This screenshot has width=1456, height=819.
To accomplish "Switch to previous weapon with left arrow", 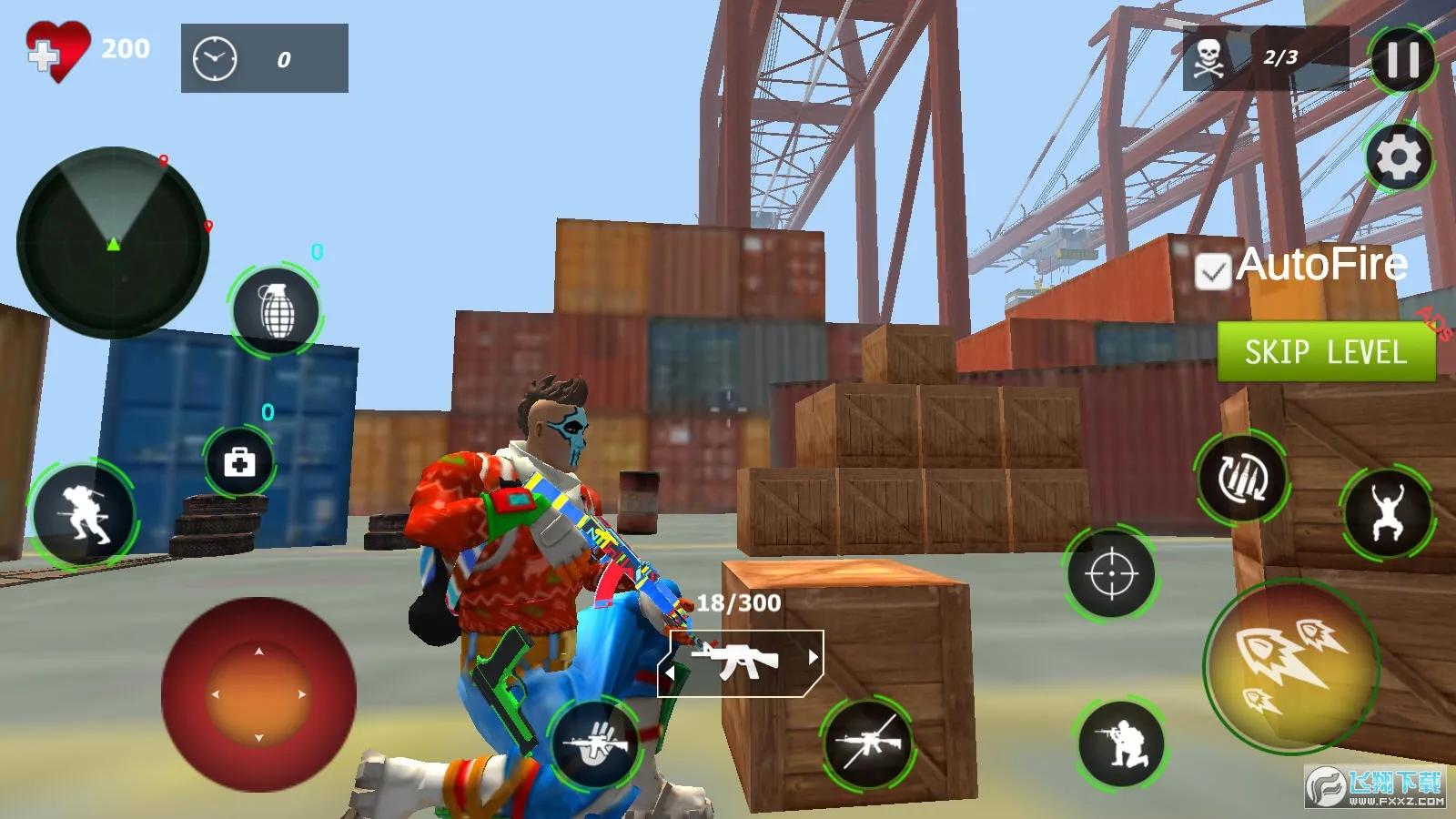I will pyautogui.click(x=671, y=673).
